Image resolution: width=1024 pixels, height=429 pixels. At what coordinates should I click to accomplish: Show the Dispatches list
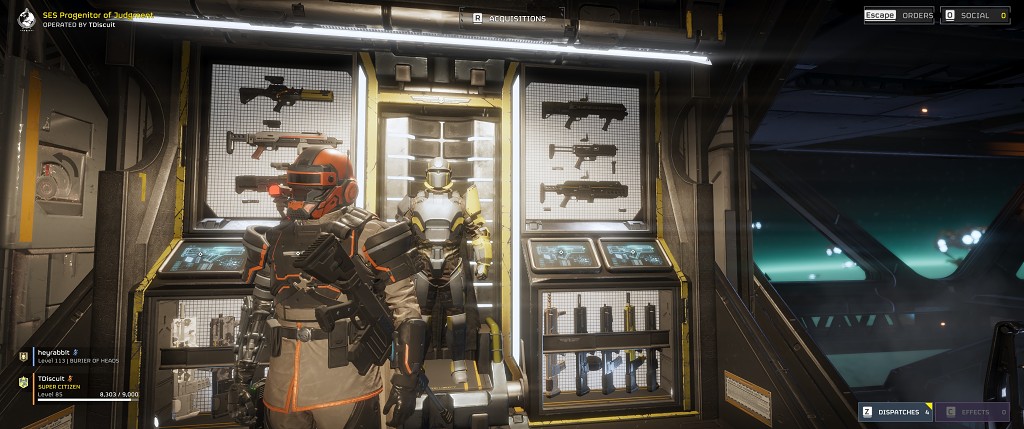pos(895,412)
